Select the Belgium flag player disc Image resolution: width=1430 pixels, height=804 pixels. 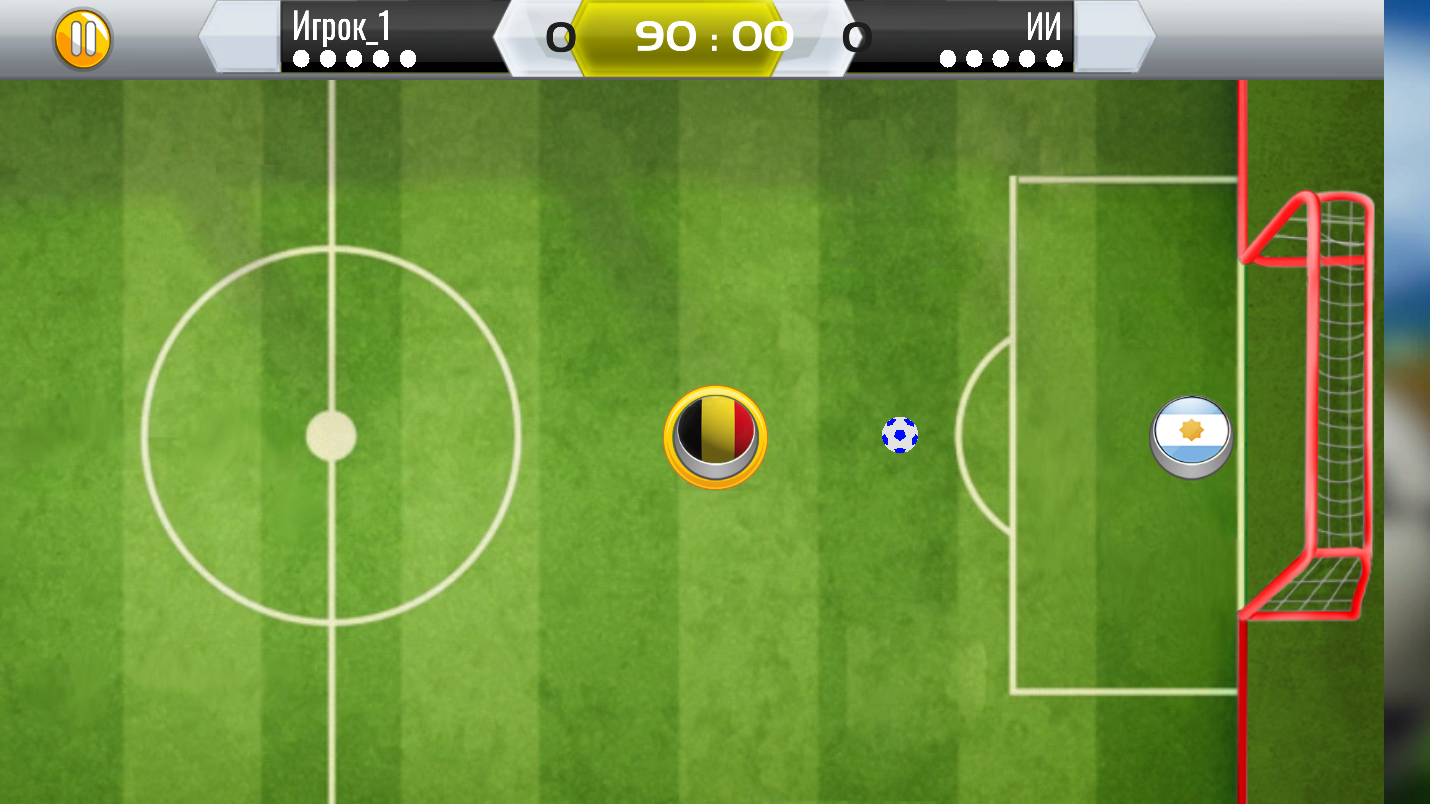tap(714, 436)
